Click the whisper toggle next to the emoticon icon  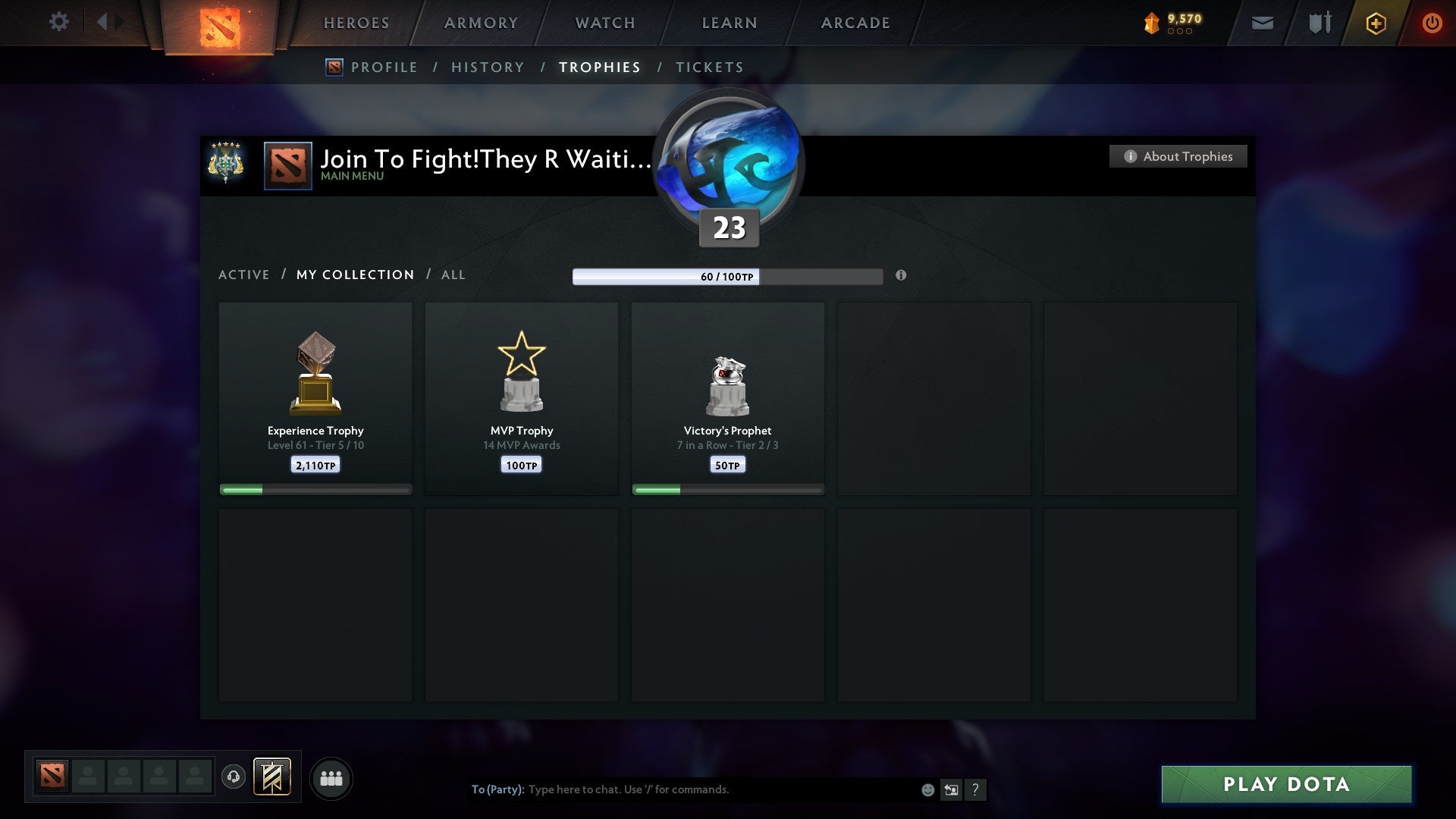coord(952,789)
